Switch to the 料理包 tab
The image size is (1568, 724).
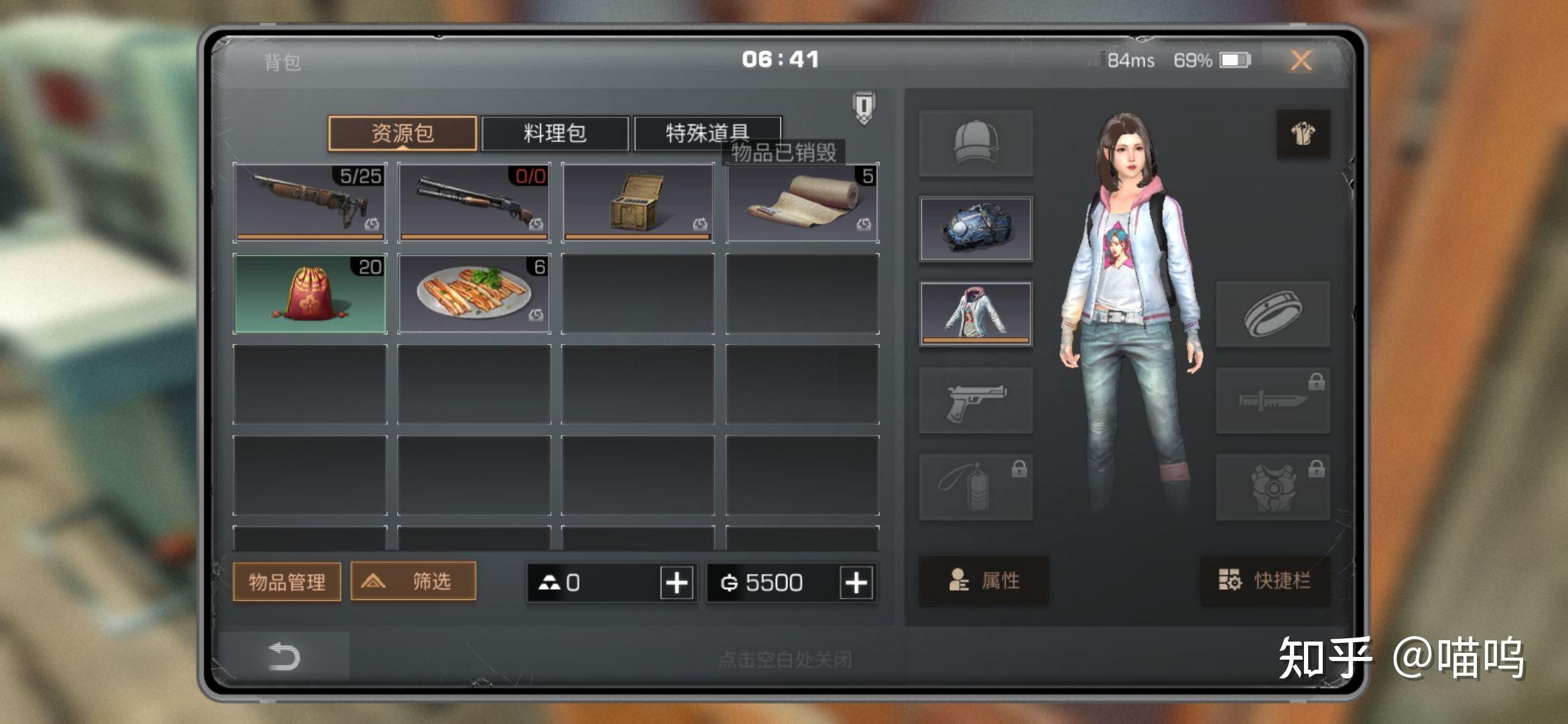click(x=555, y=133)
